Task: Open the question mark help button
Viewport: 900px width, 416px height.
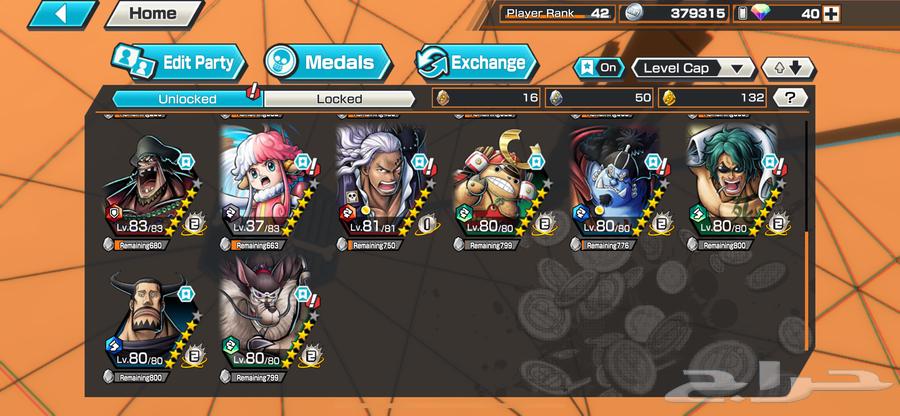Action: click(791, 98)
